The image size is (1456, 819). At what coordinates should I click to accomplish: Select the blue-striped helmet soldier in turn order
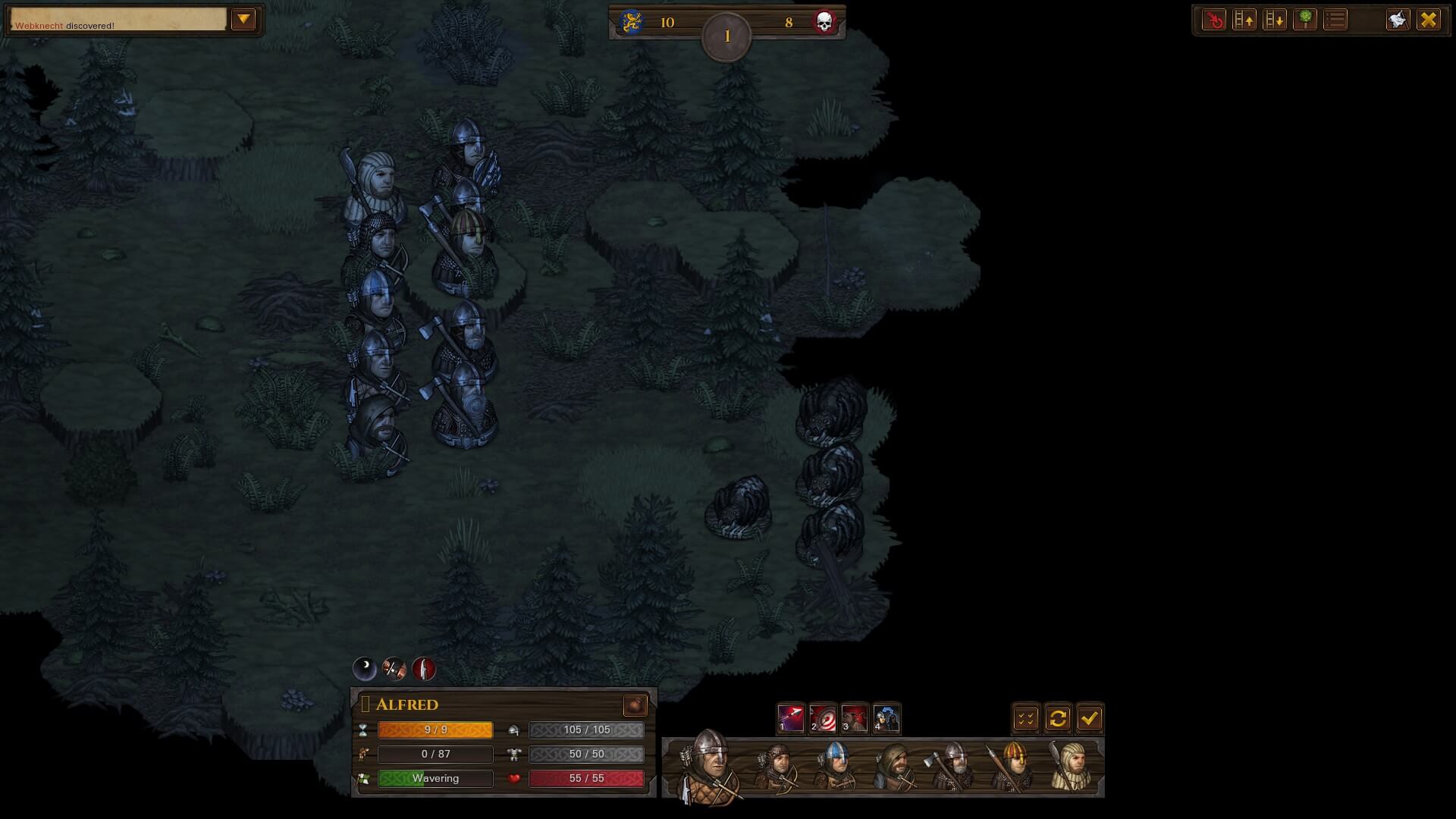click(835, 766)
